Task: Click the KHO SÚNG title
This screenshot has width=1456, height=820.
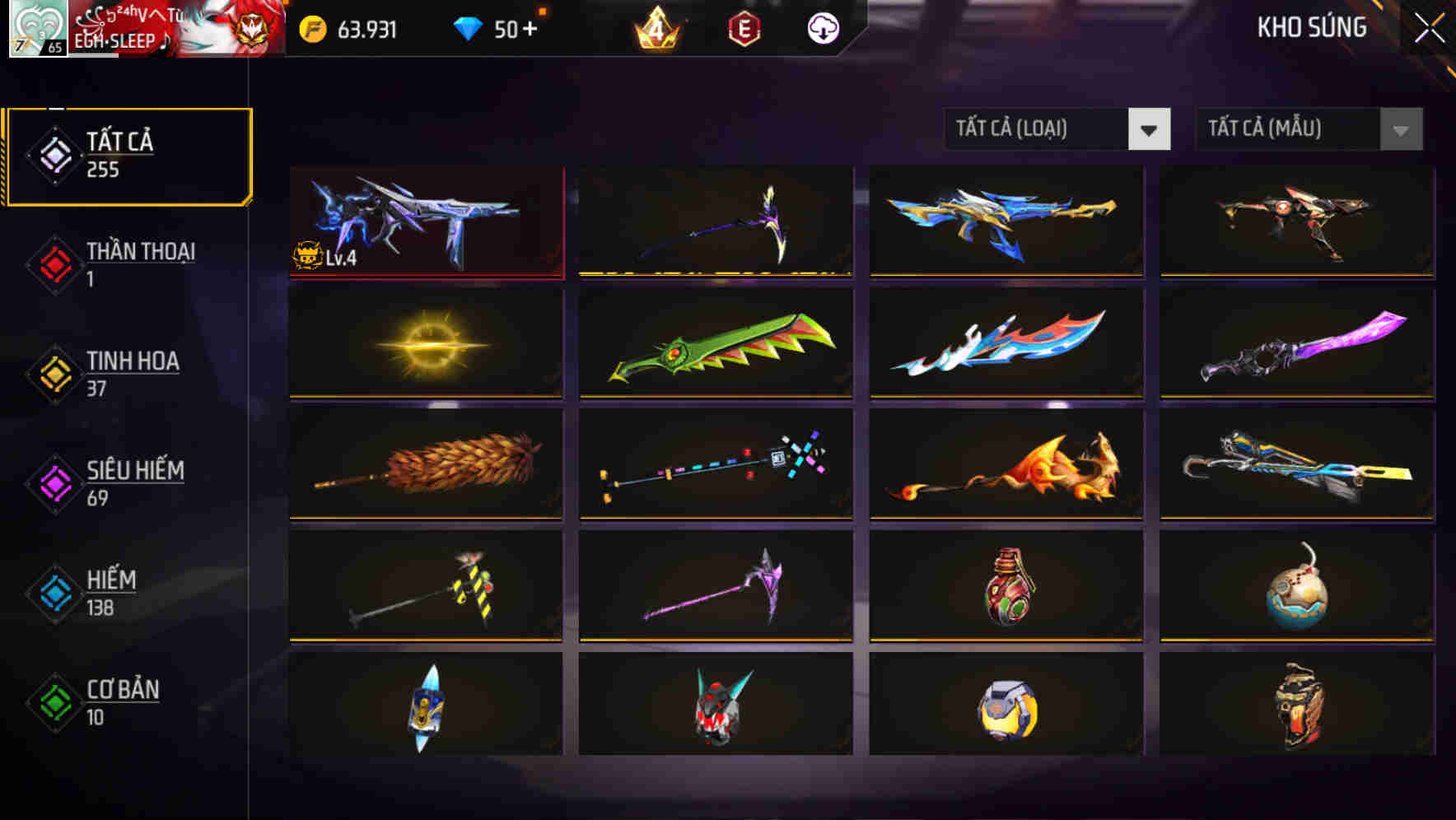Action: (x=1311, y=27)
